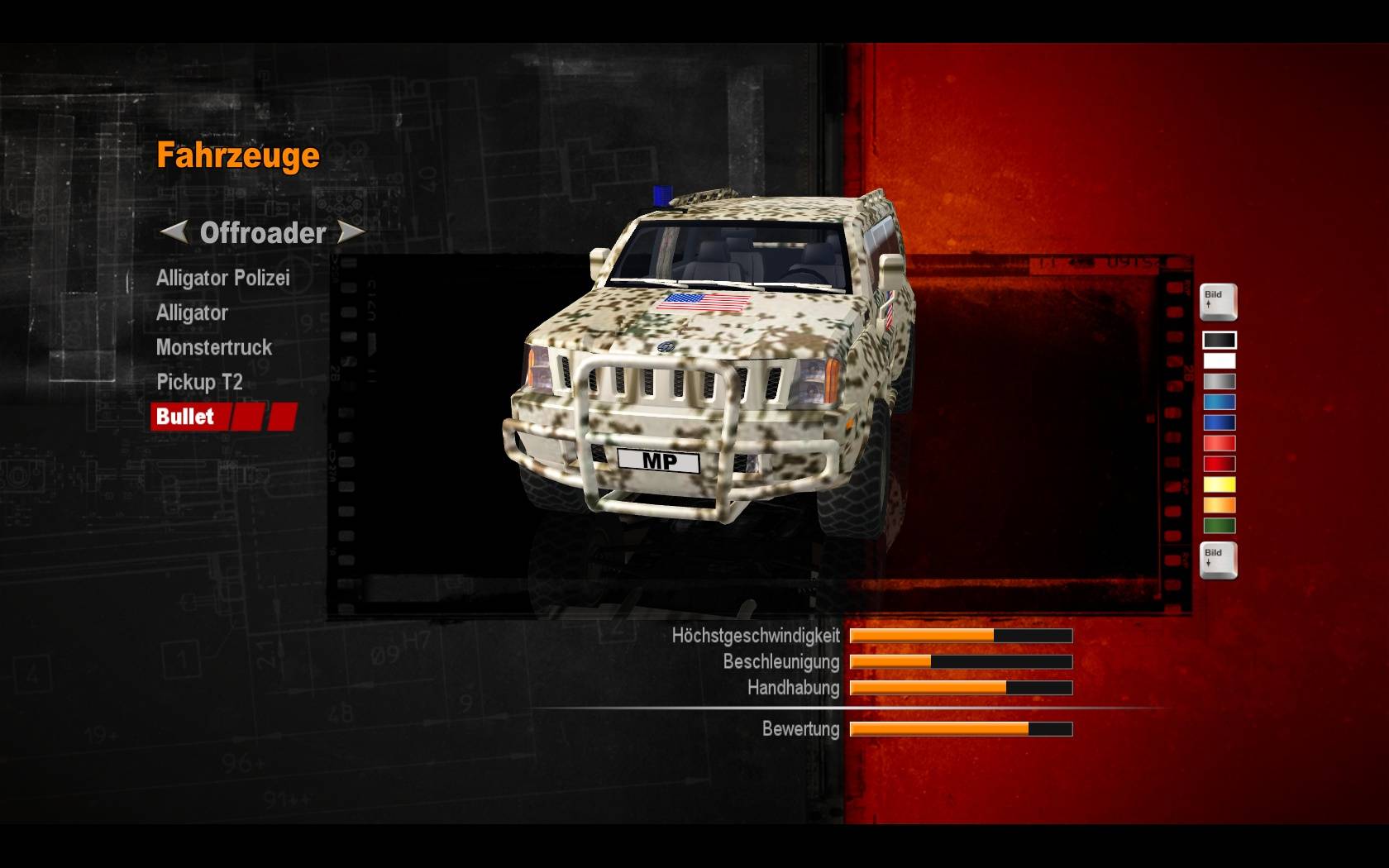Choose the black paint swatch
1389x868 pixels.
[1219, 340]
